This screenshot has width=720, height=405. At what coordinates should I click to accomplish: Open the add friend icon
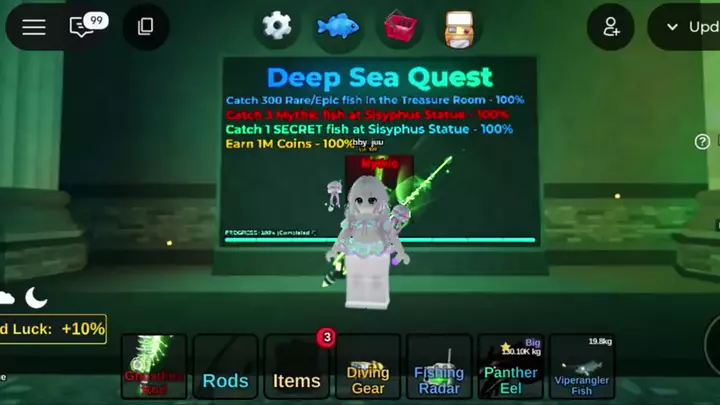(x=610, y=27)
